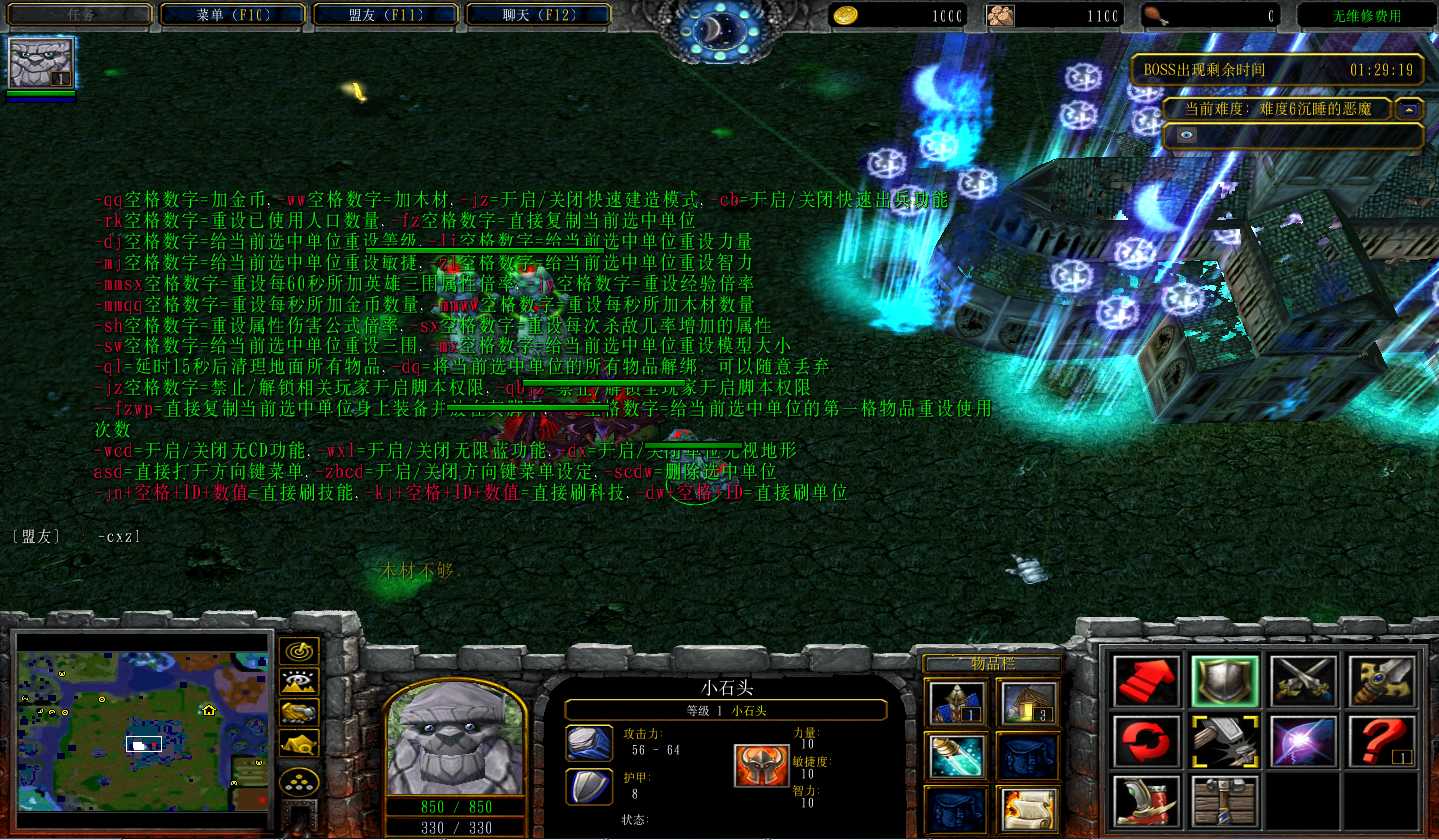
Task: Choose the red arrow move command
Action: tap(1145, 680)
